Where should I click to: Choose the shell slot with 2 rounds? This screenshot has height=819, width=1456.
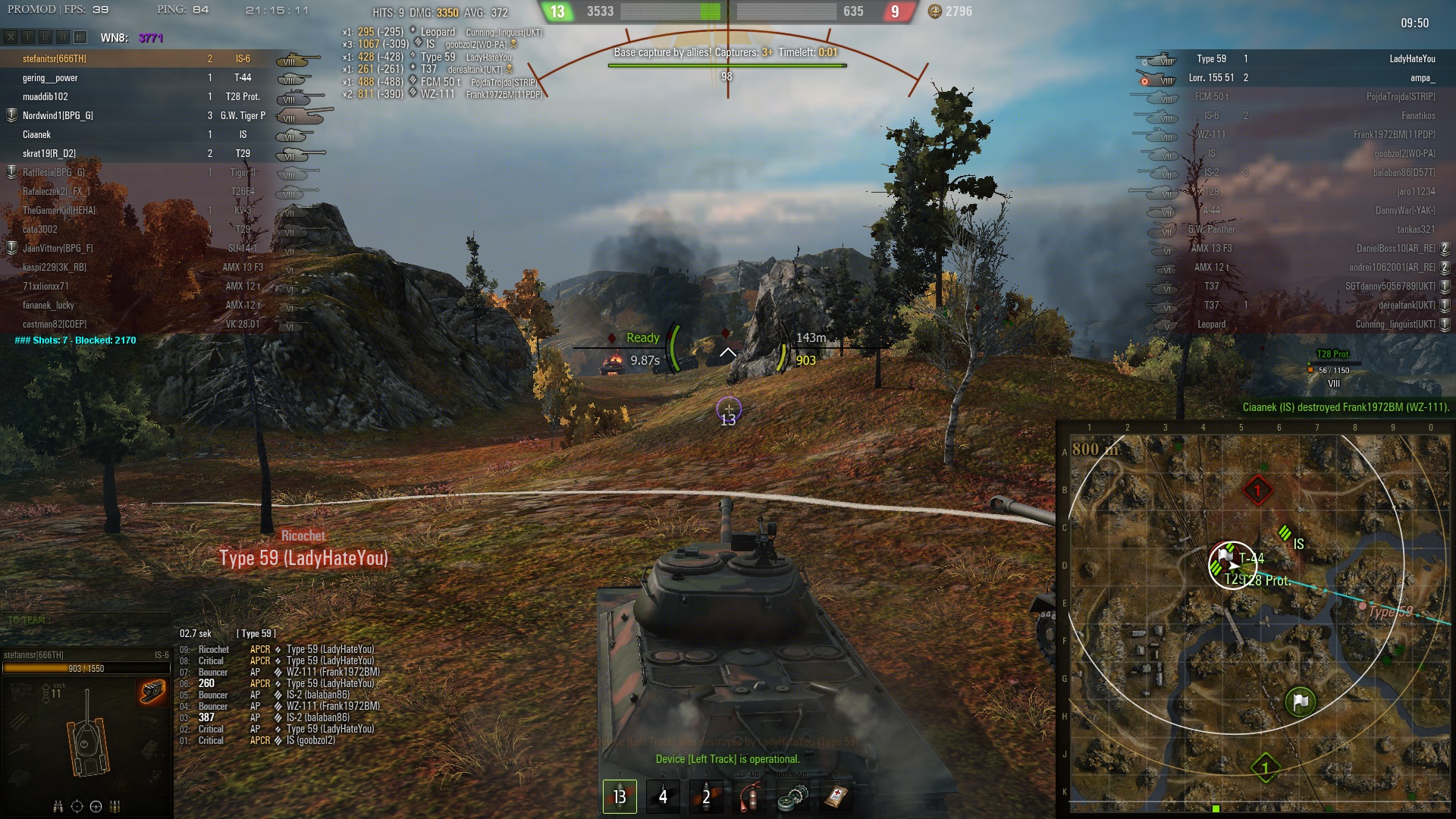[x=706, y=796]
